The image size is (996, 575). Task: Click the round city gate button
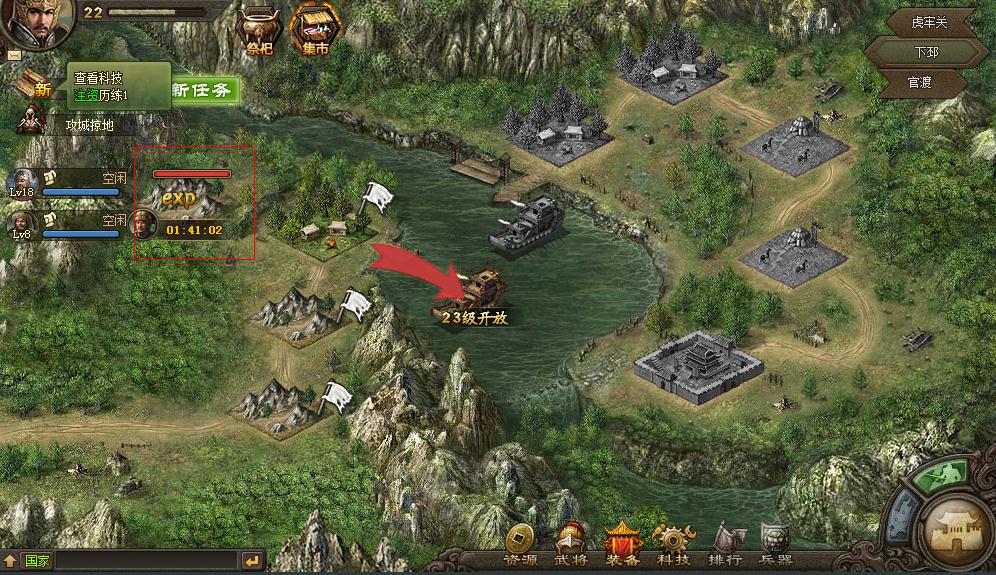(954, 528)
